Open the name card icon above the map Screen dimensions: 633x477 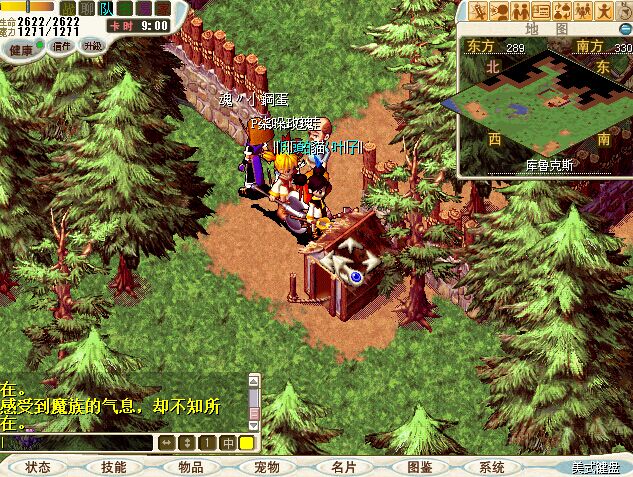pyautogui.click(x=540, y=11)
